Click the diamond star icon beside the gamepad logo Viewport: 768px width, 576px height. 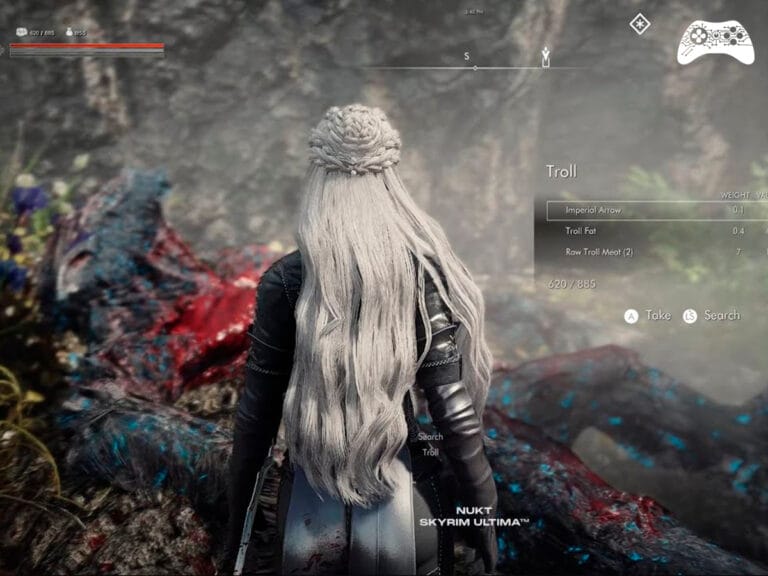point(640,24)
